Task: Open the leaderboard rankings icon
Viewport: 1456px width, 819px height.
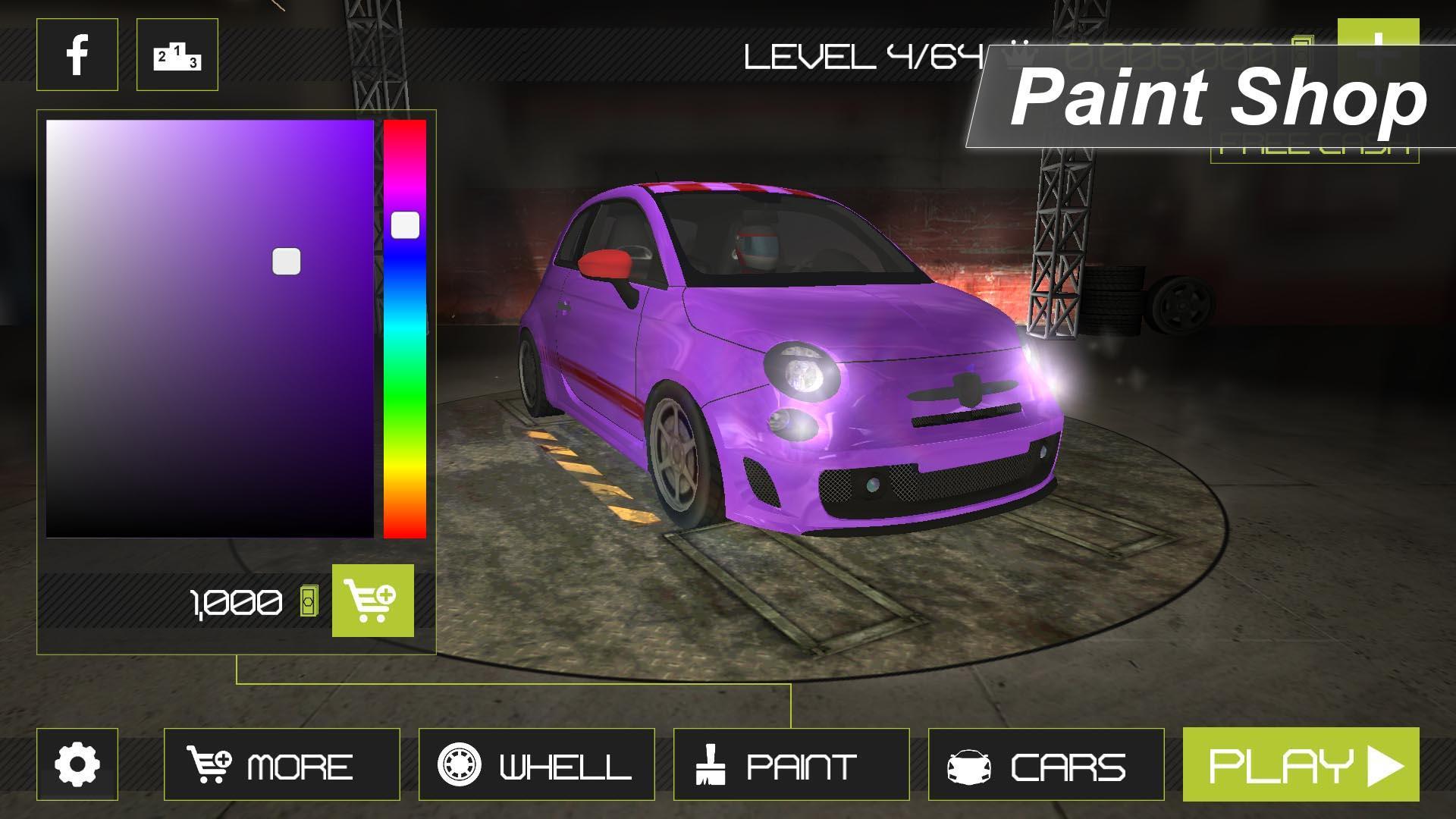Action: click(x=176, y=55)
